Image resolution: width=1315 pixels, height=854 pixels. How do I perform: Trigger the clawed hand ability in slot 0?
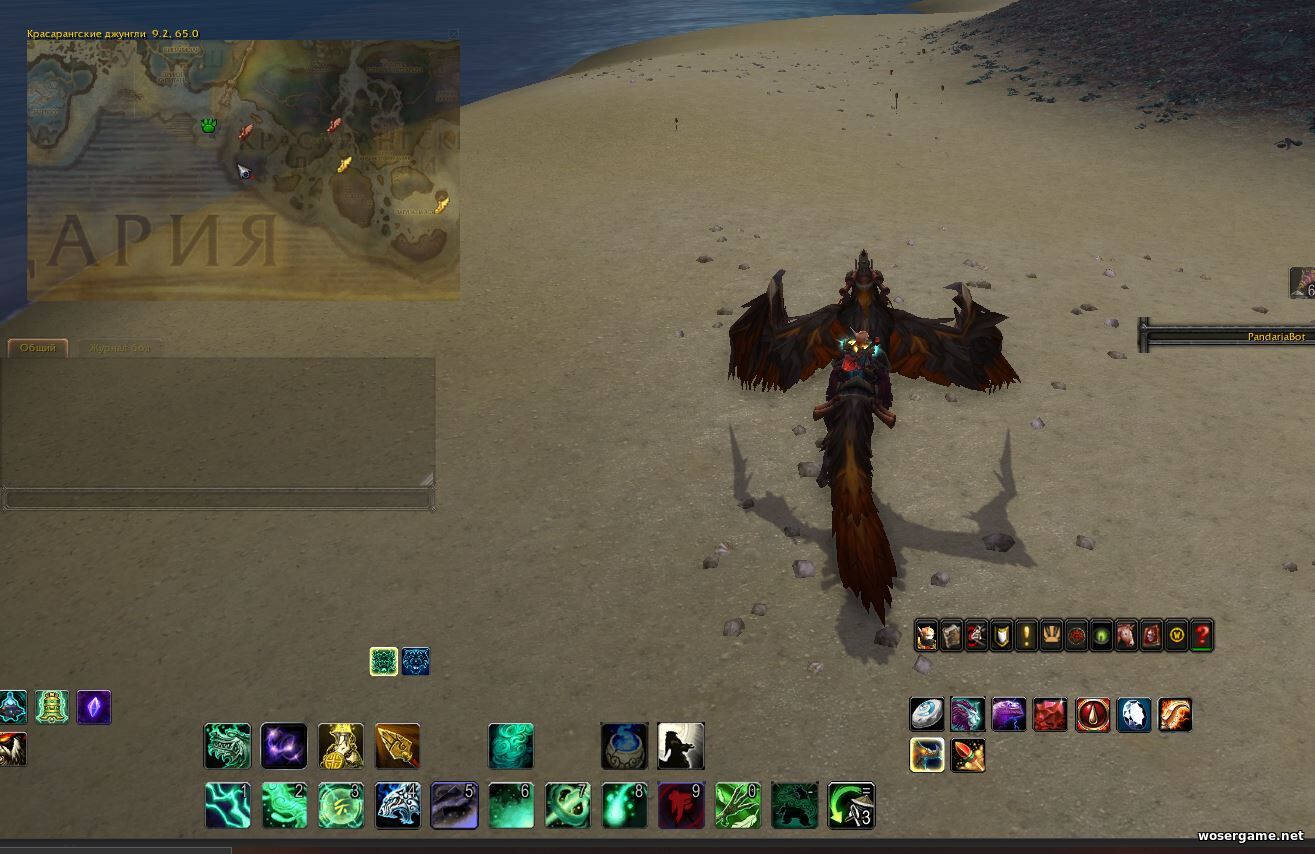[738, 805]
